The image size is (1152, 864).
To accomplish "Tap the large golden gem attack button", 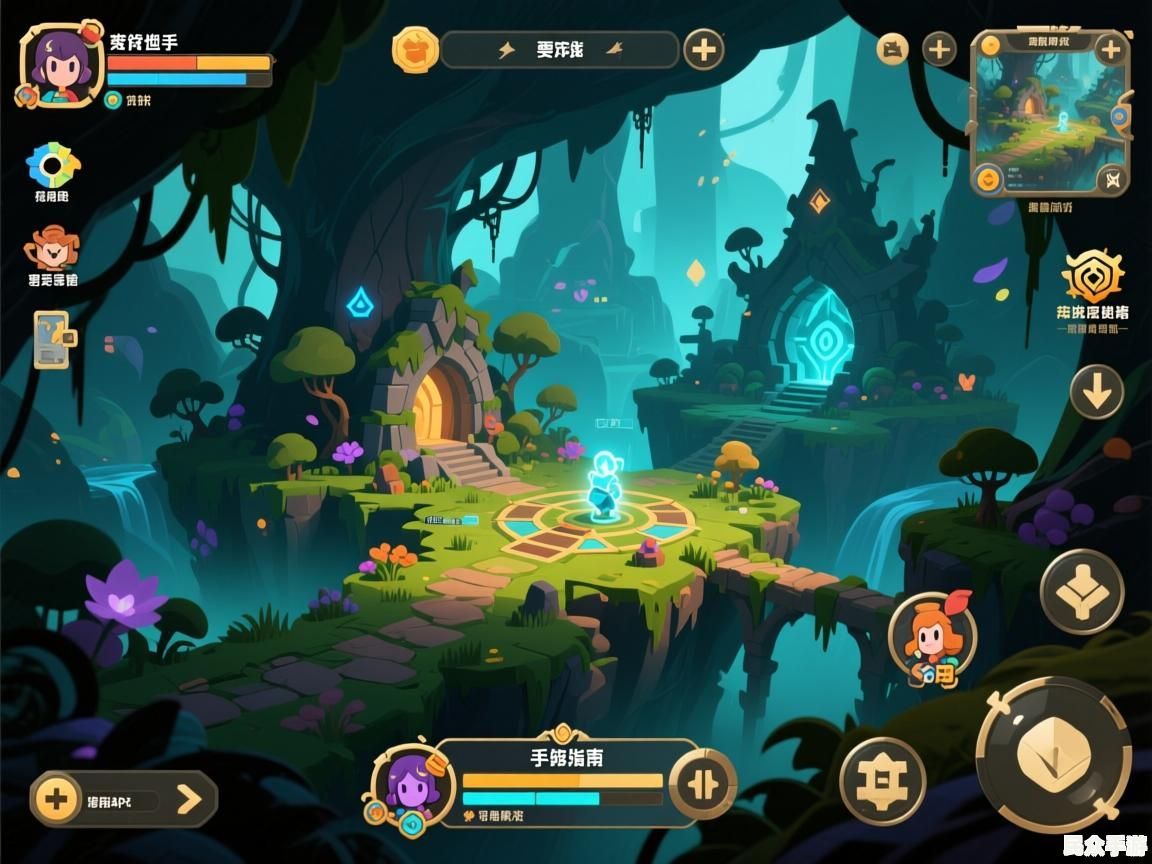I will pos(1053,754).
